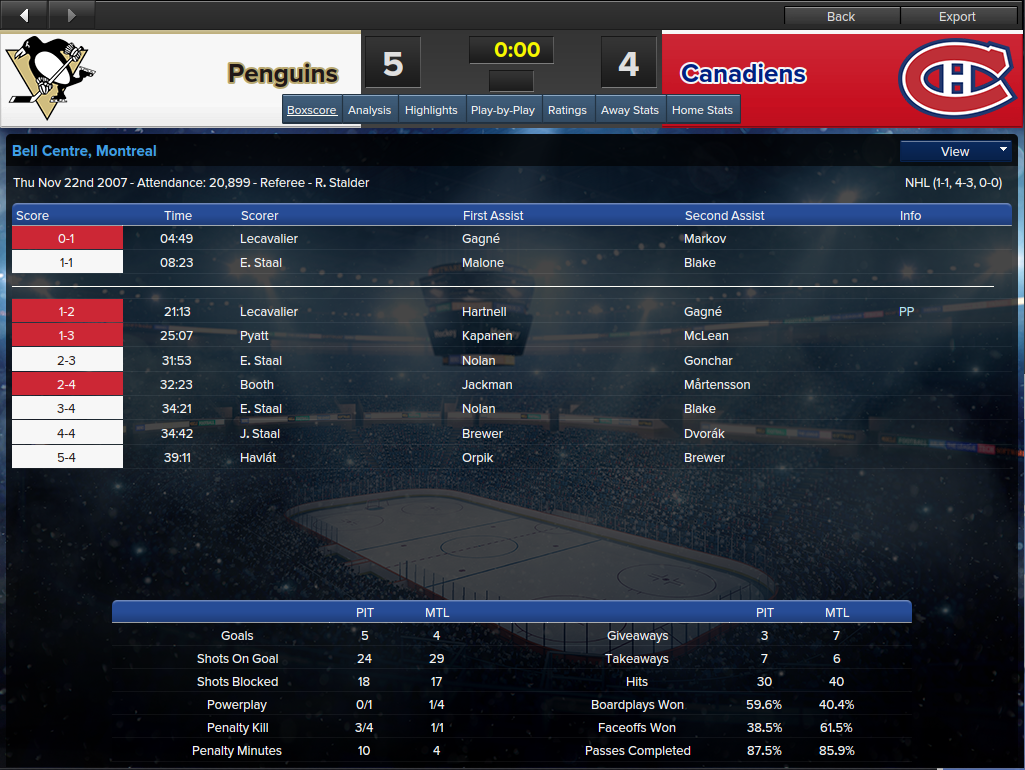Open the Away Stats tab
Image resolution: width=1025 pixels, height=770 pixels.
630,110
